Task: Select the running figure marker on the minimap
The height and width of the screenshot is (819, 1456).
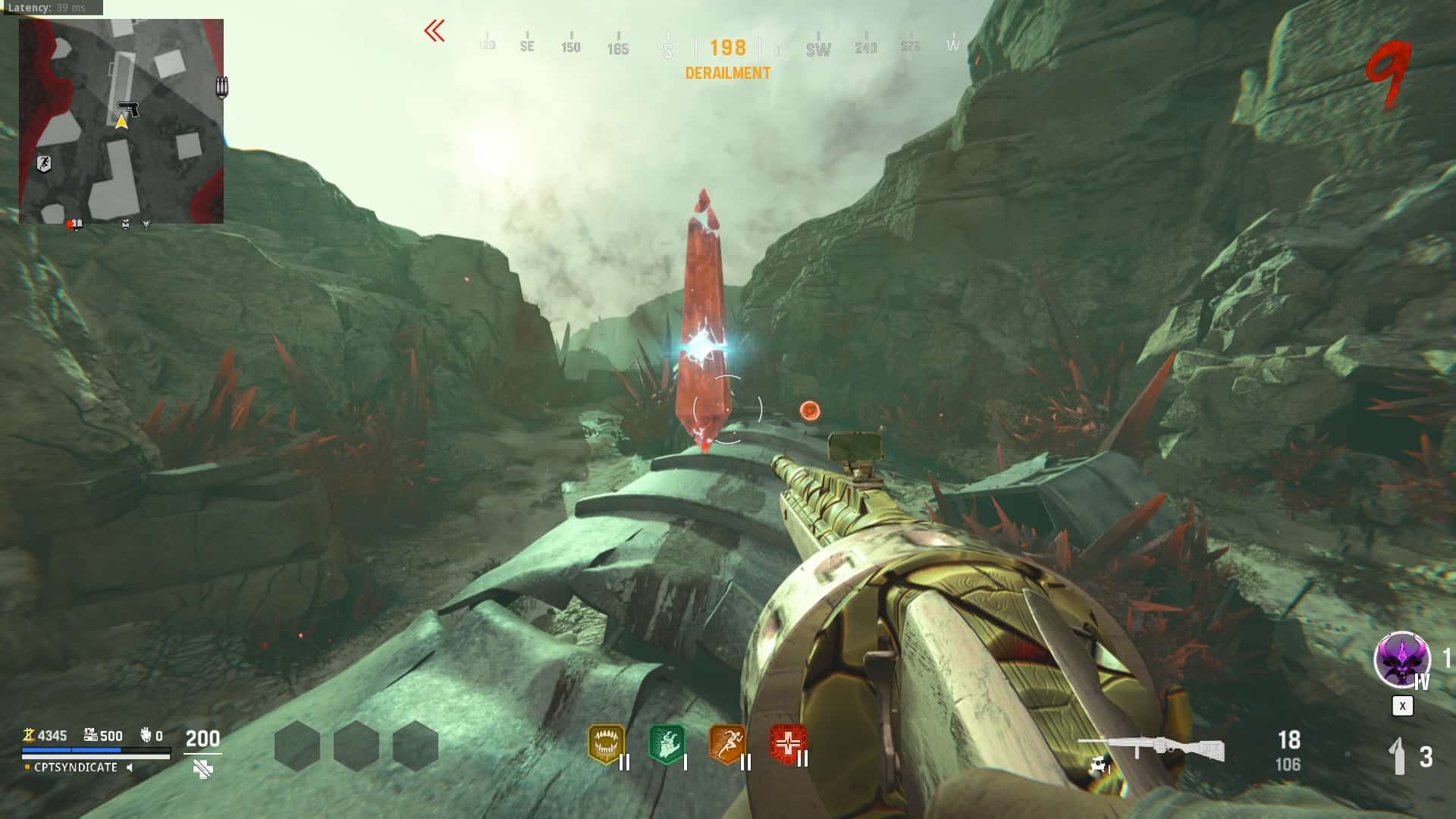Action: 44,163
